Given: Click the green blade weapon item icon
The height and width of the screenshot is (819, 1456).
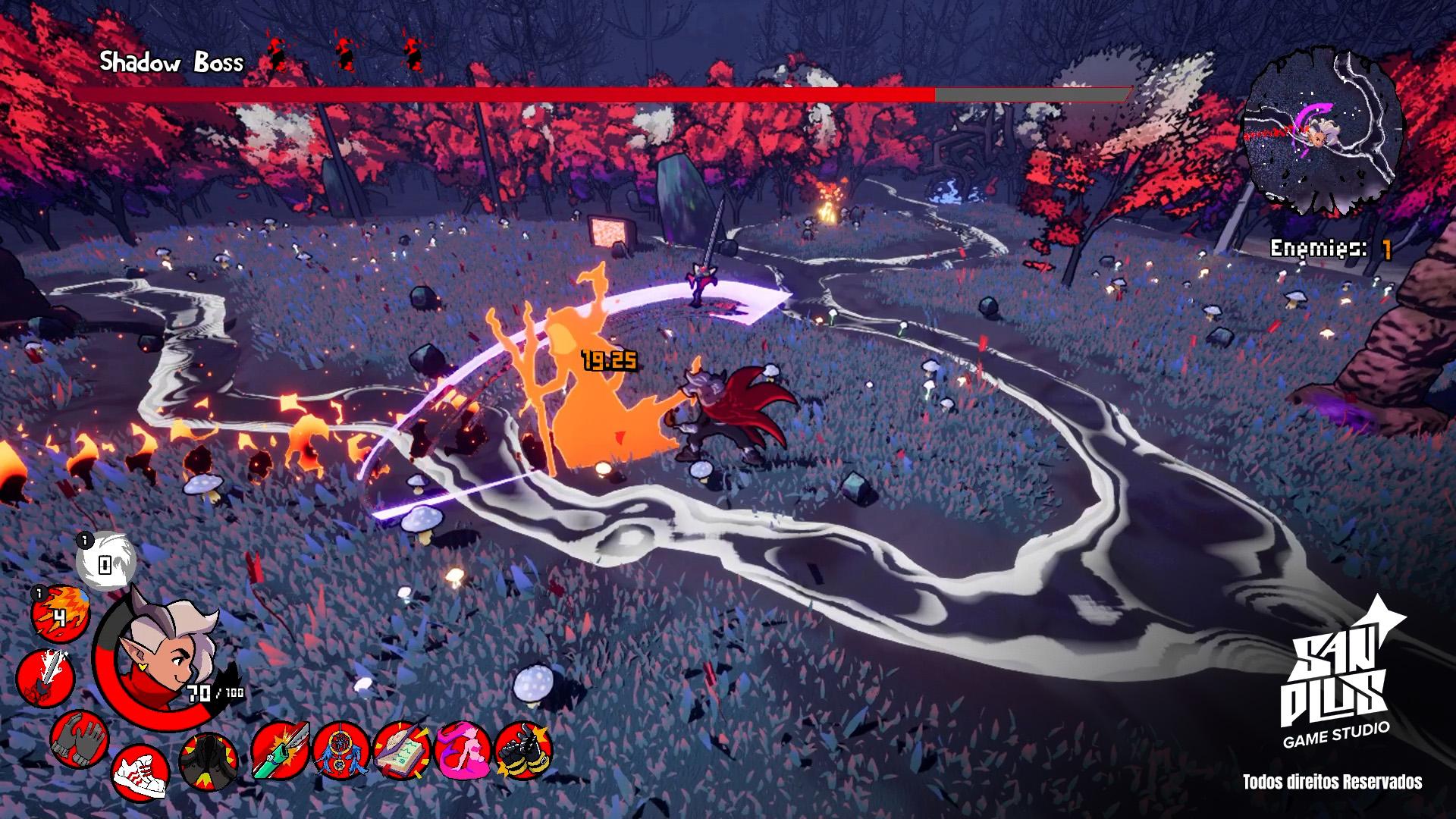Looking at the screenshot, I should pos(281,750).
